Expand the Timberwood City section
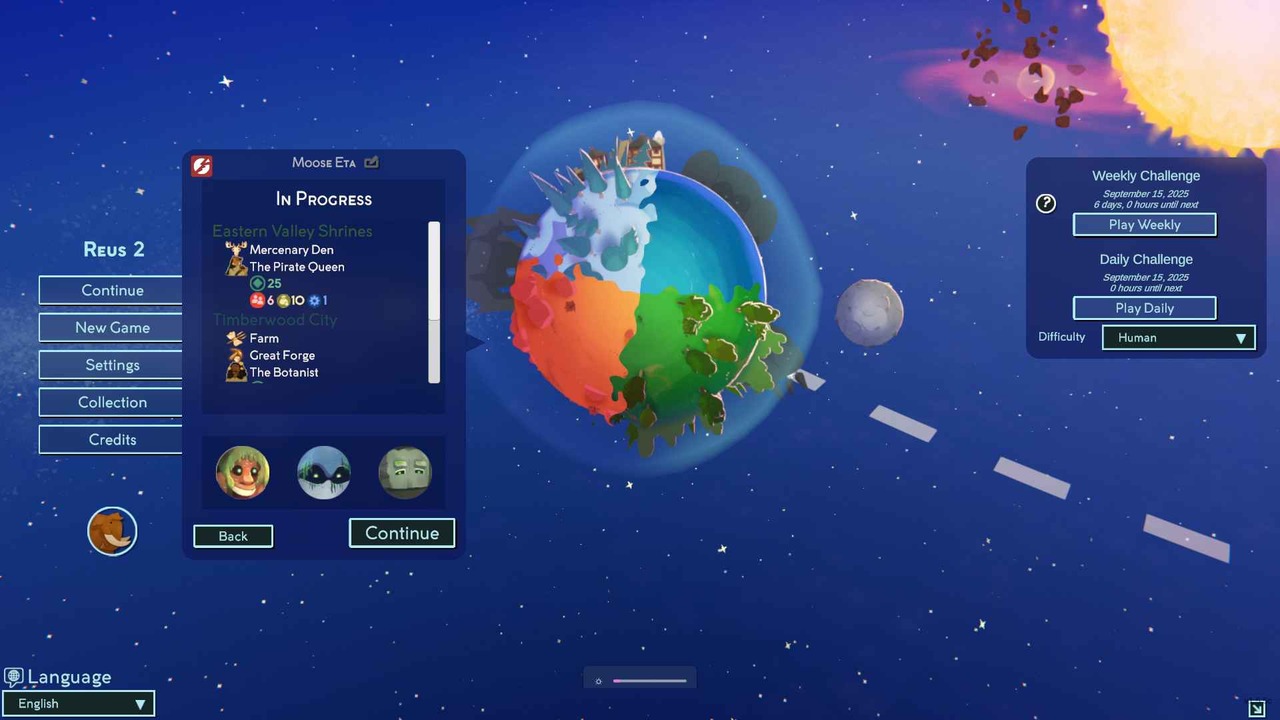Screen dimensions: 1280x720 275,319
